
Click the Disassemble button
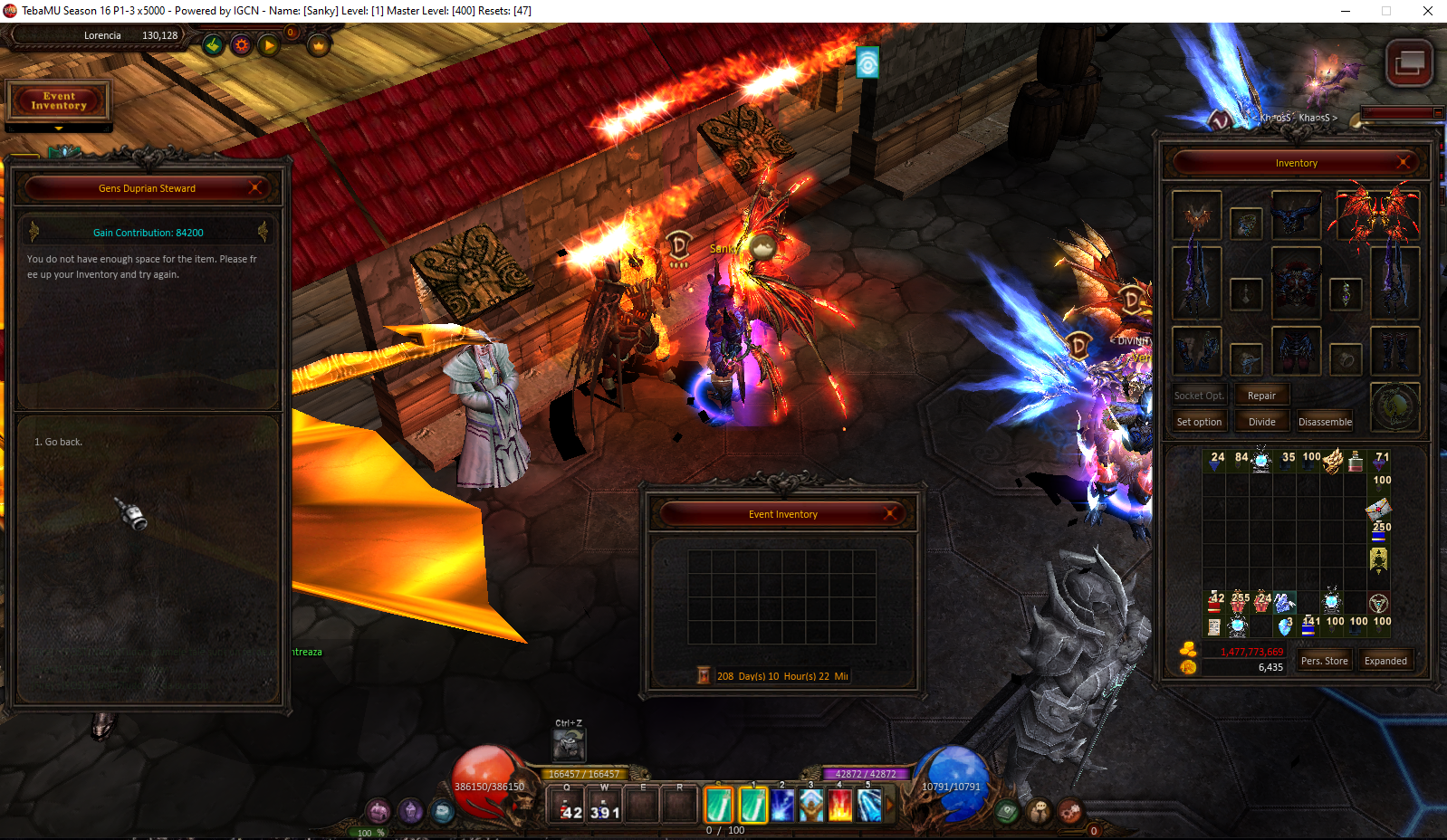tap(1325, 422)
